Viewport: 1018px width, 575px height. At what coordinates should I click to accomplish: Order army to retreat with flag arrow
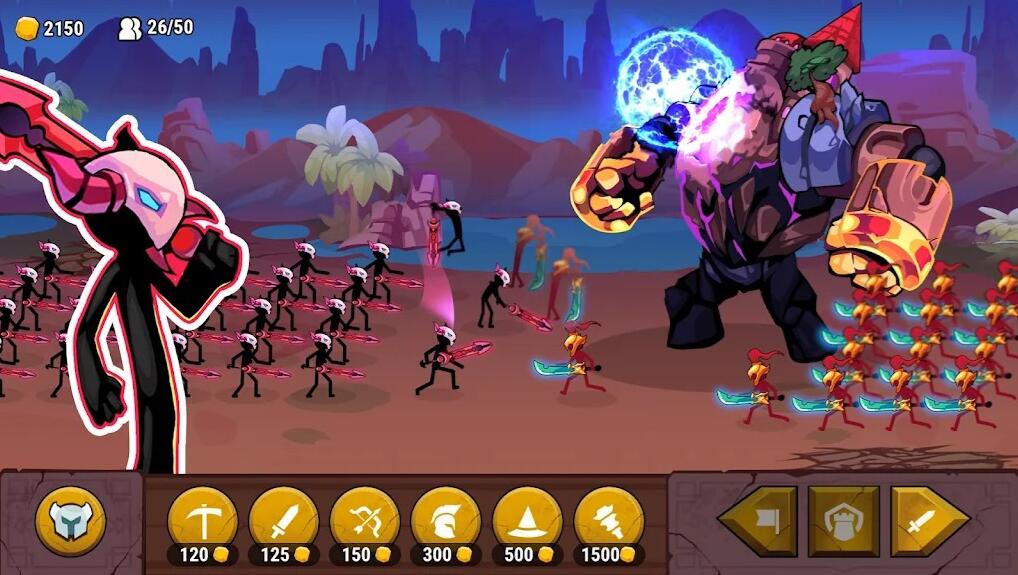click(x=759, y=521)
